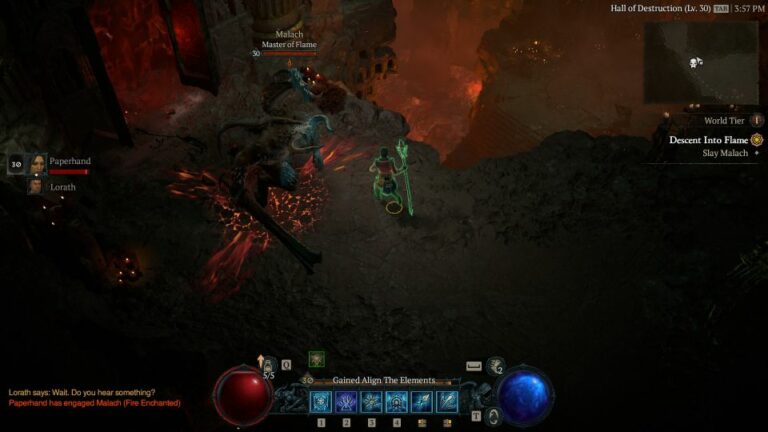
Task: Activate the skill in hotbar slot 2
Action: click(x=347, y=401)
